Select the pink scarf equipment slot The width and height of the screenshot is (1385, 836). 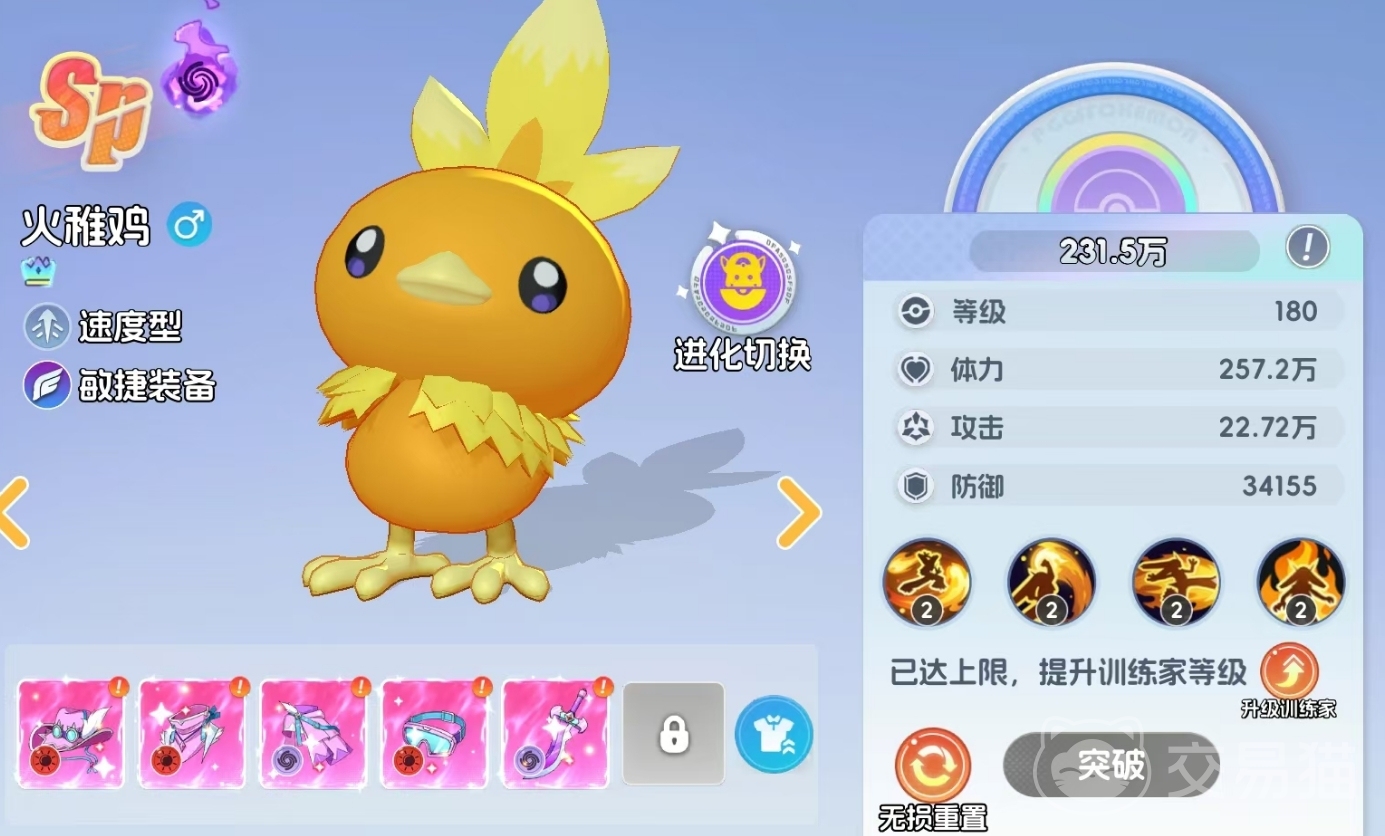click(192, 733)
